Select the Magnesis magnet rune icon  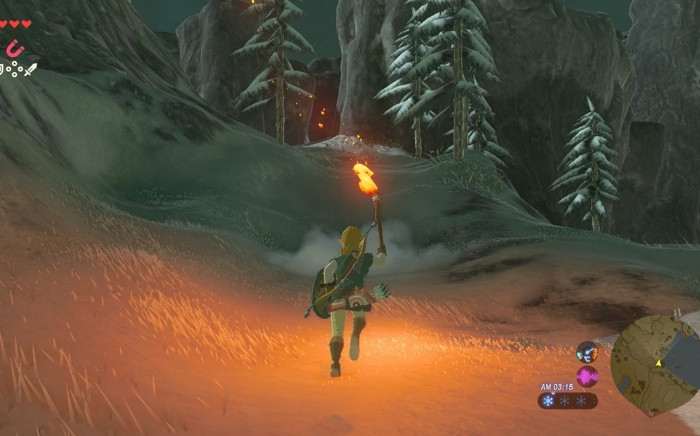coord(14,48)
